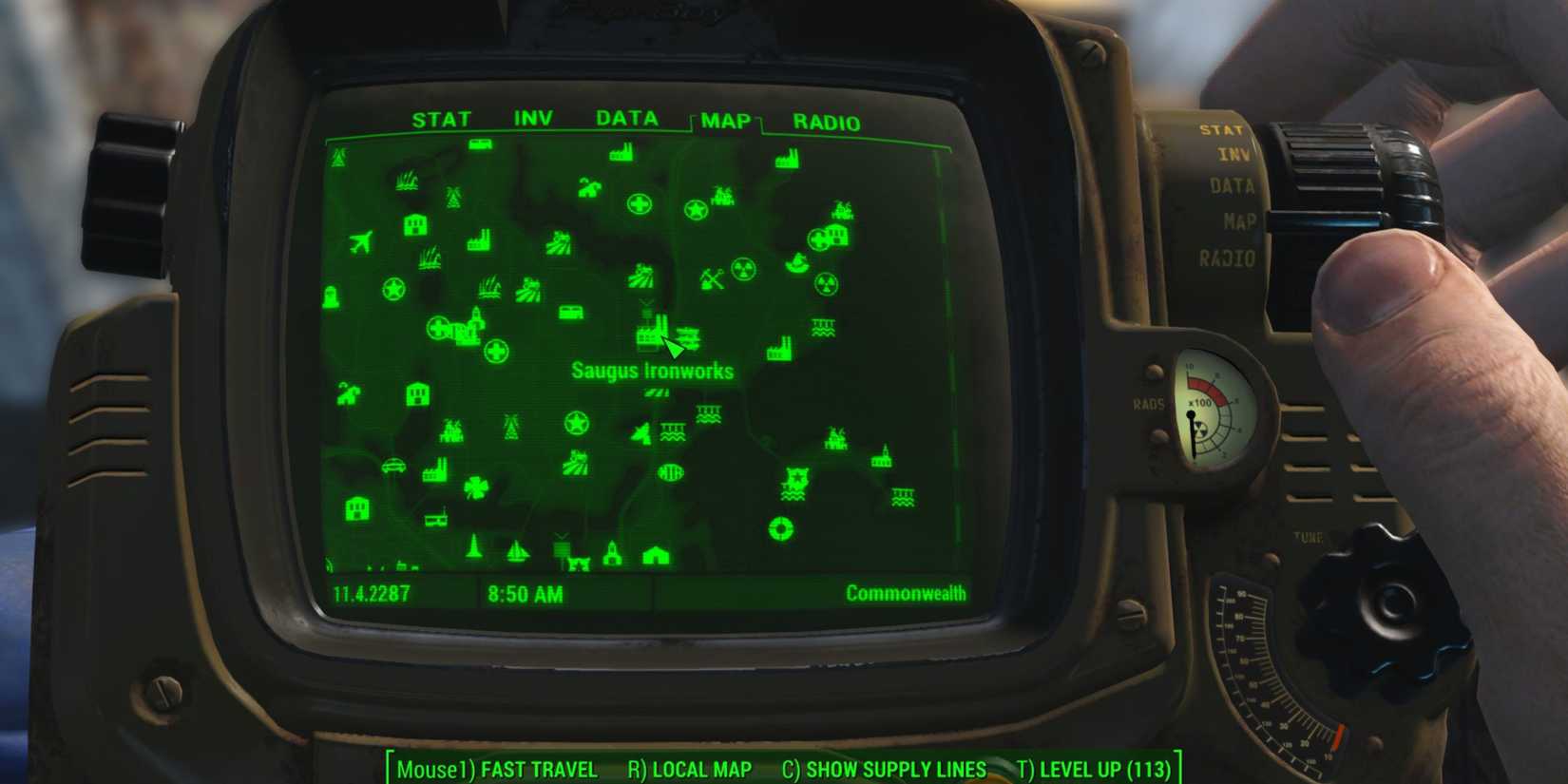
Task: Click SHOW SUPPLY LINES option
Action: [x=891, y=770]
